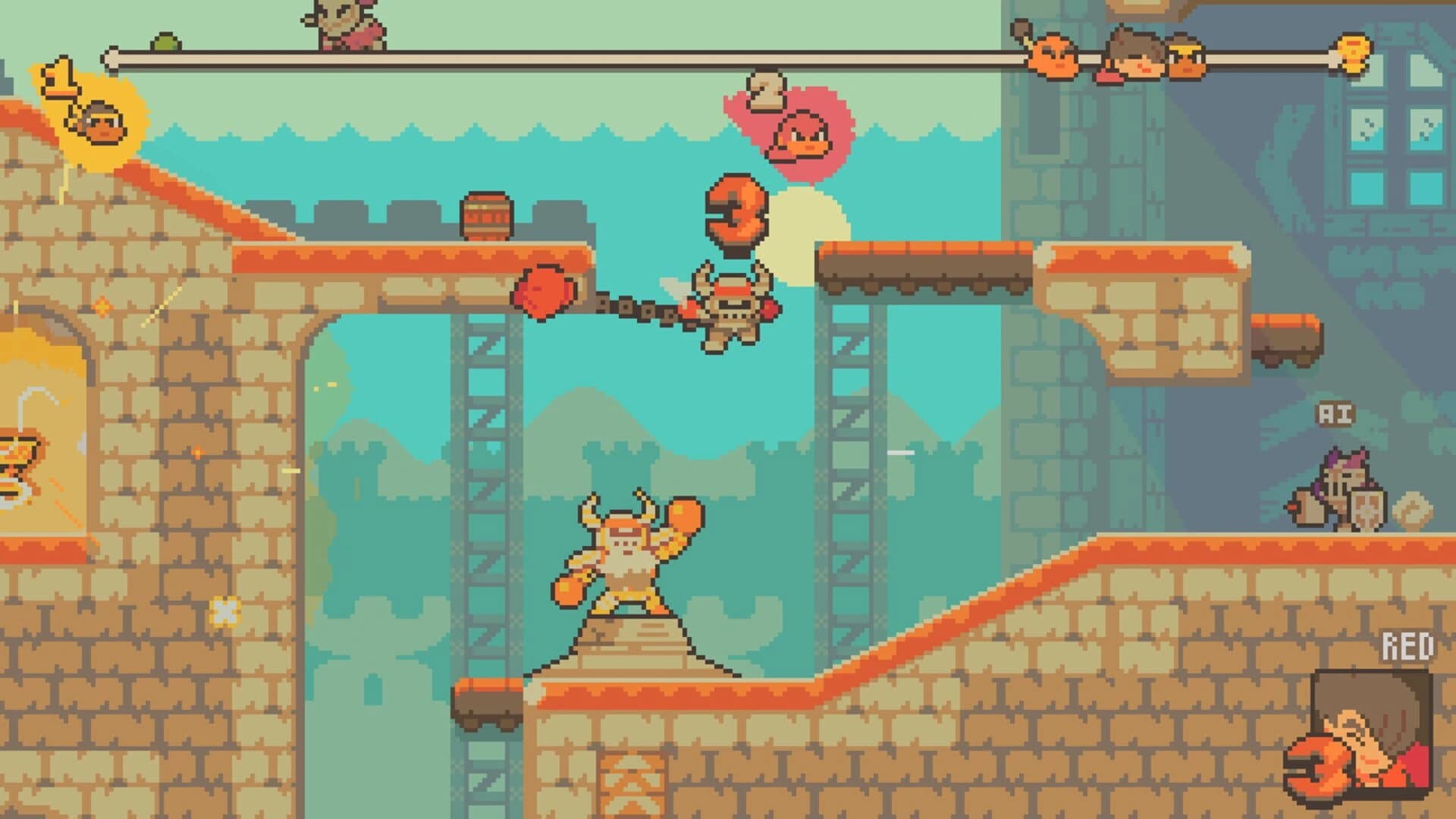Click the red boxing glove projectile
This screenshot has height=819, width=1456.
[x=544, y=292]
